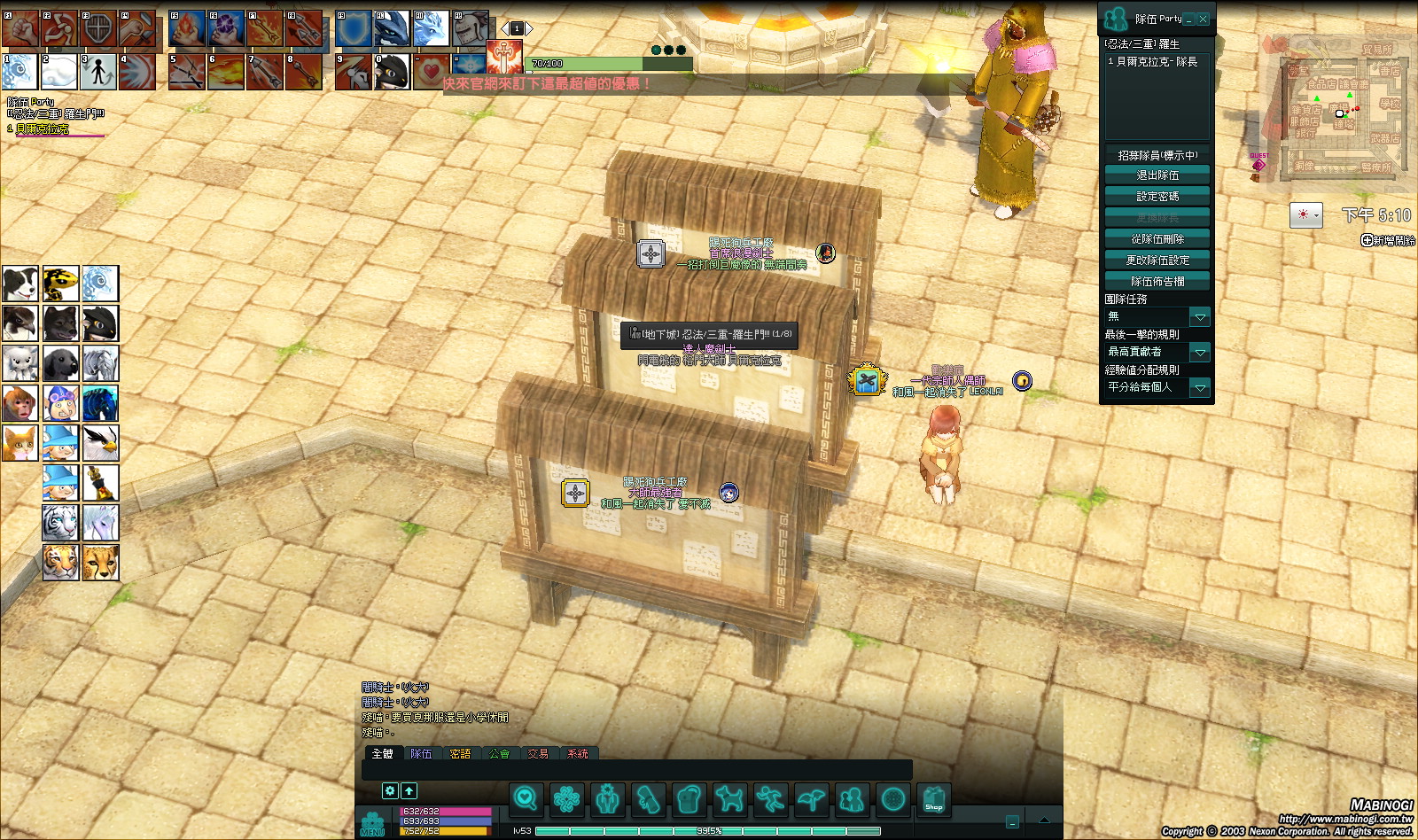Expand the team quest (團隊任務) dropdown

(1200, 317)
